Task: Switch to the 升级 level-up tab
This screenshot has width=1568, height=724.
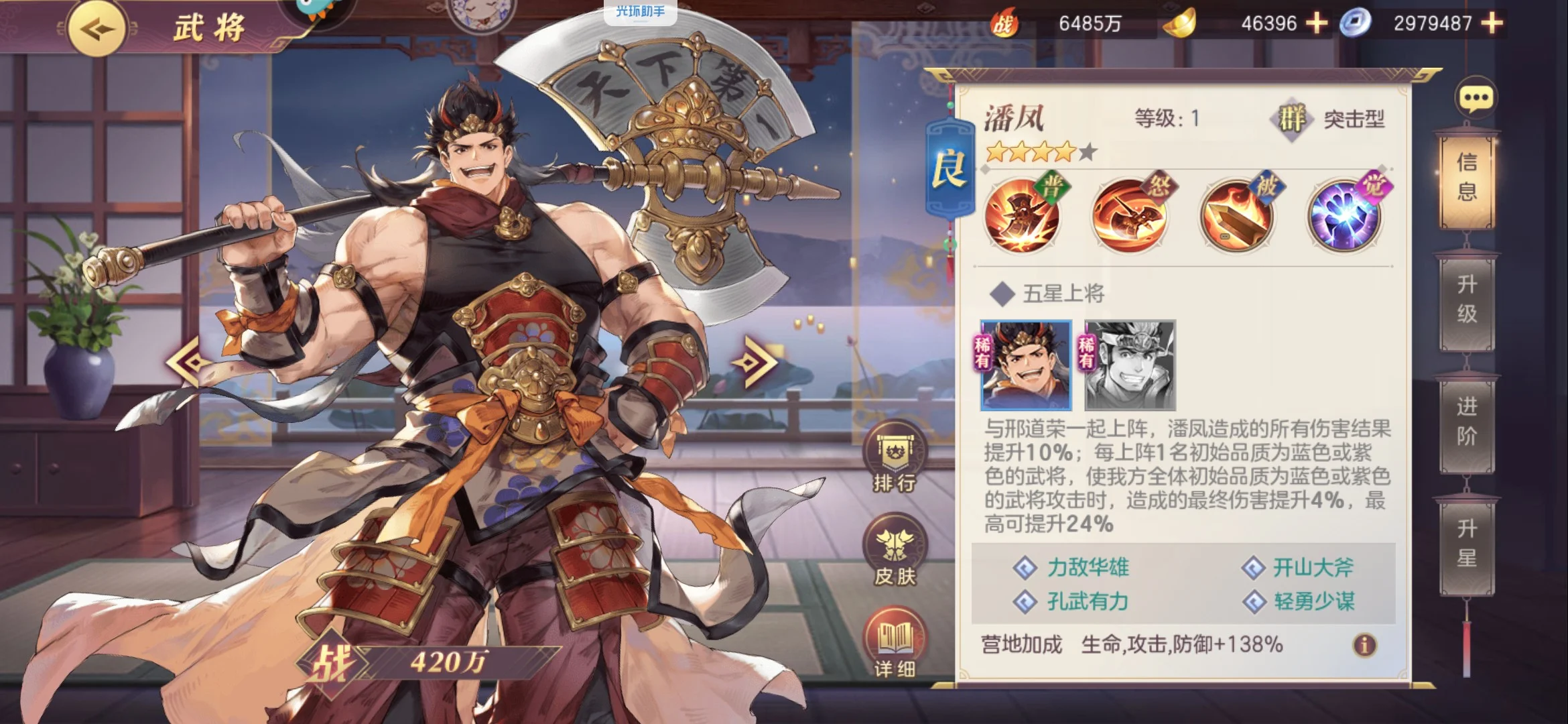Action: 1467,300
